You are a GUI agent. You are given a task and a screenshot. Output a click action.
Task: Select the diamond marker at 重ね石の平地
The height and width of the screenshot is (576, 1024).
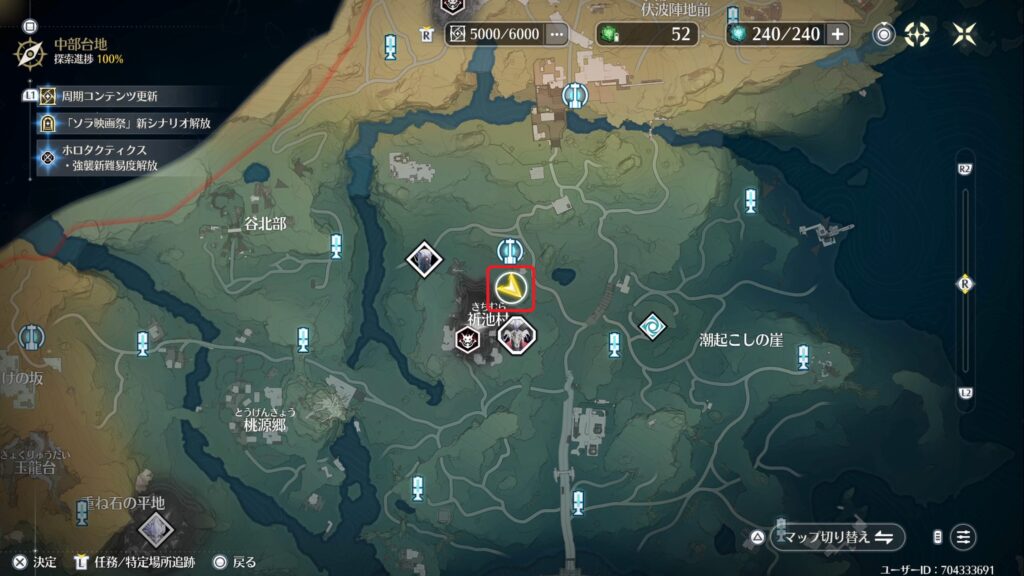(x=153, y=529)
